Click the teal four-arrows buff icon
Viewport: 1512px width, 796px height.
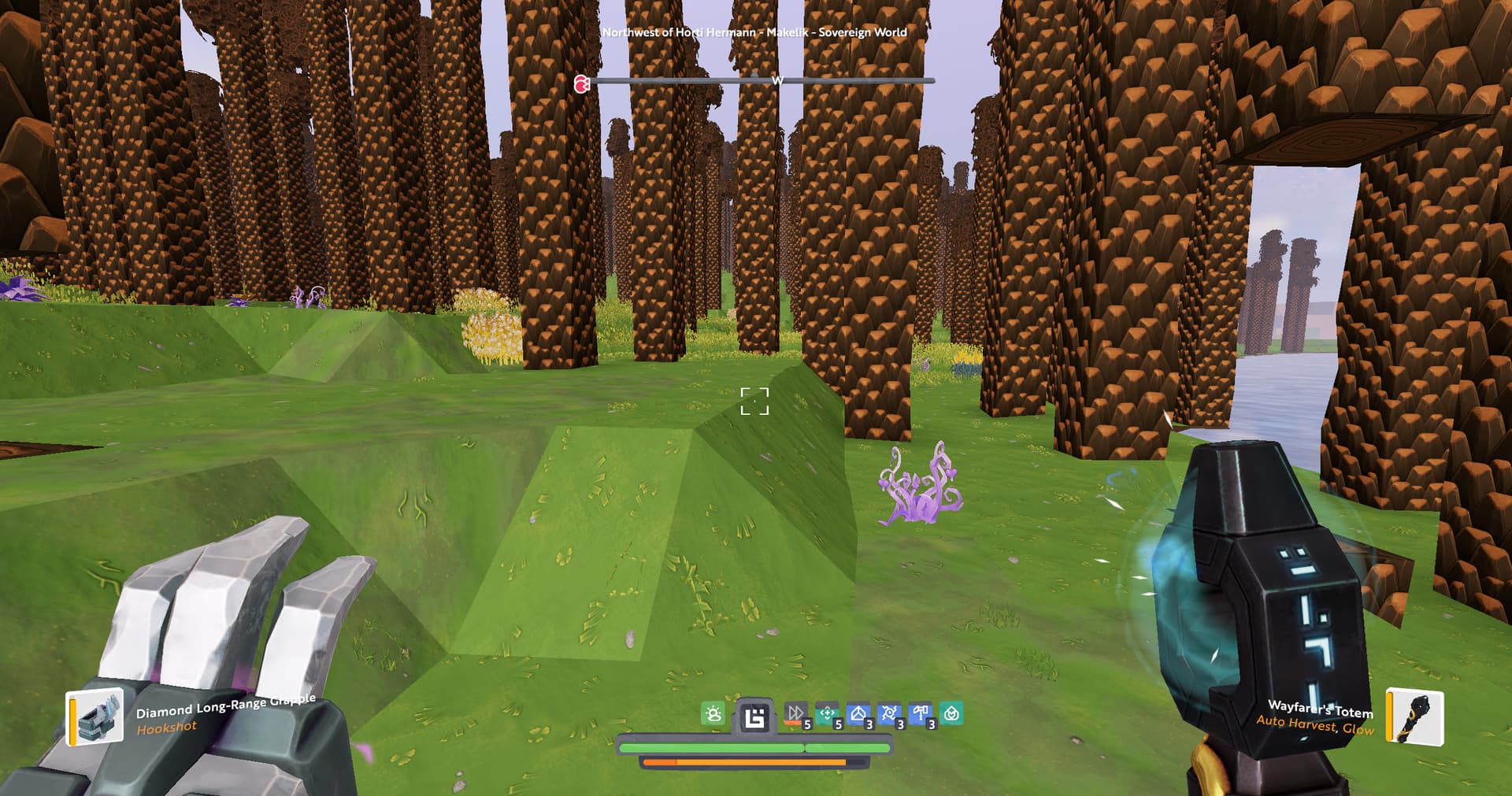click(x=827, y=714)
